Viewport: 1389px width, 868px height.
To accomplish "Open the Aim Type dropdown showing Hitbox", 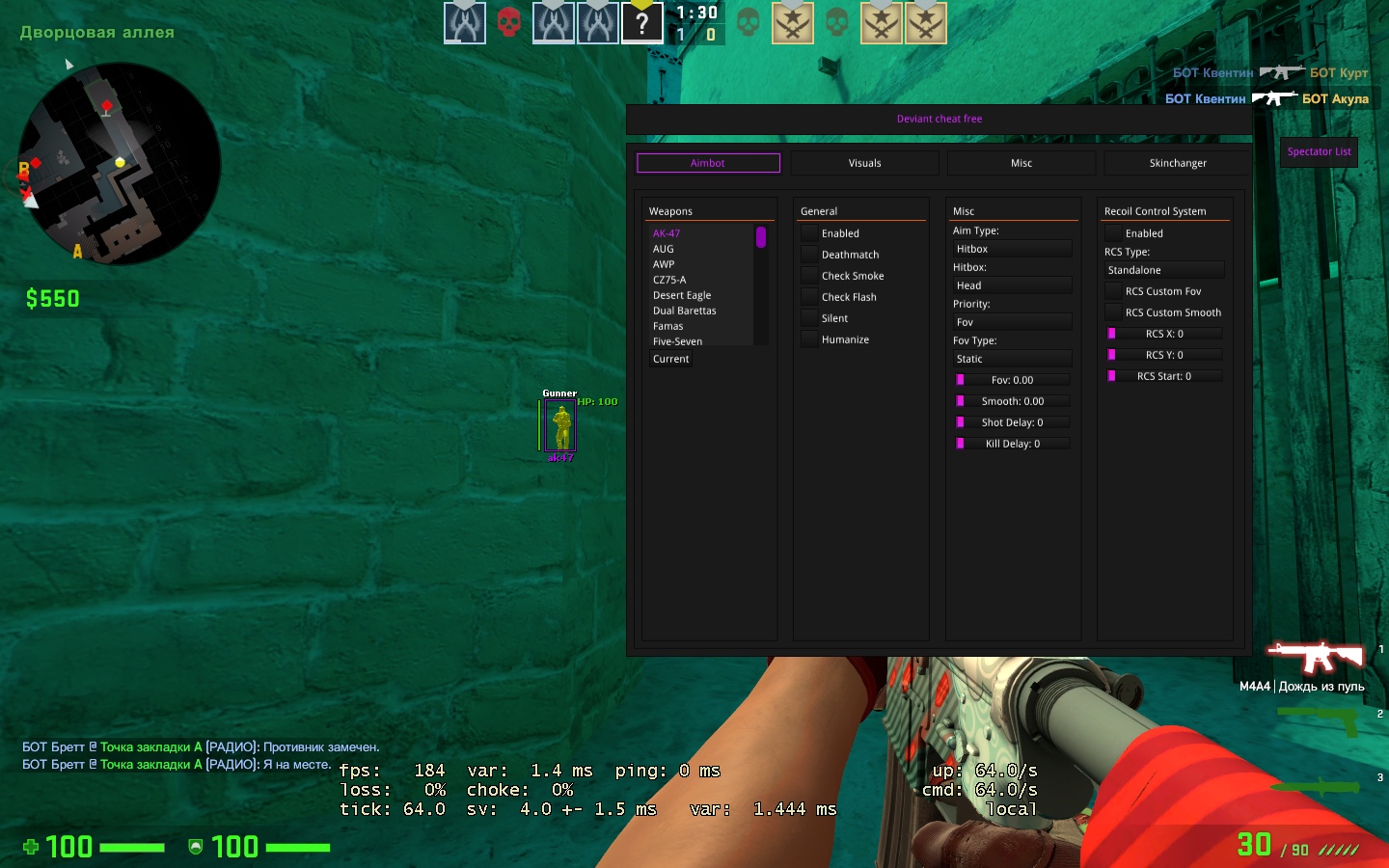I will [x=1012, y=249].
